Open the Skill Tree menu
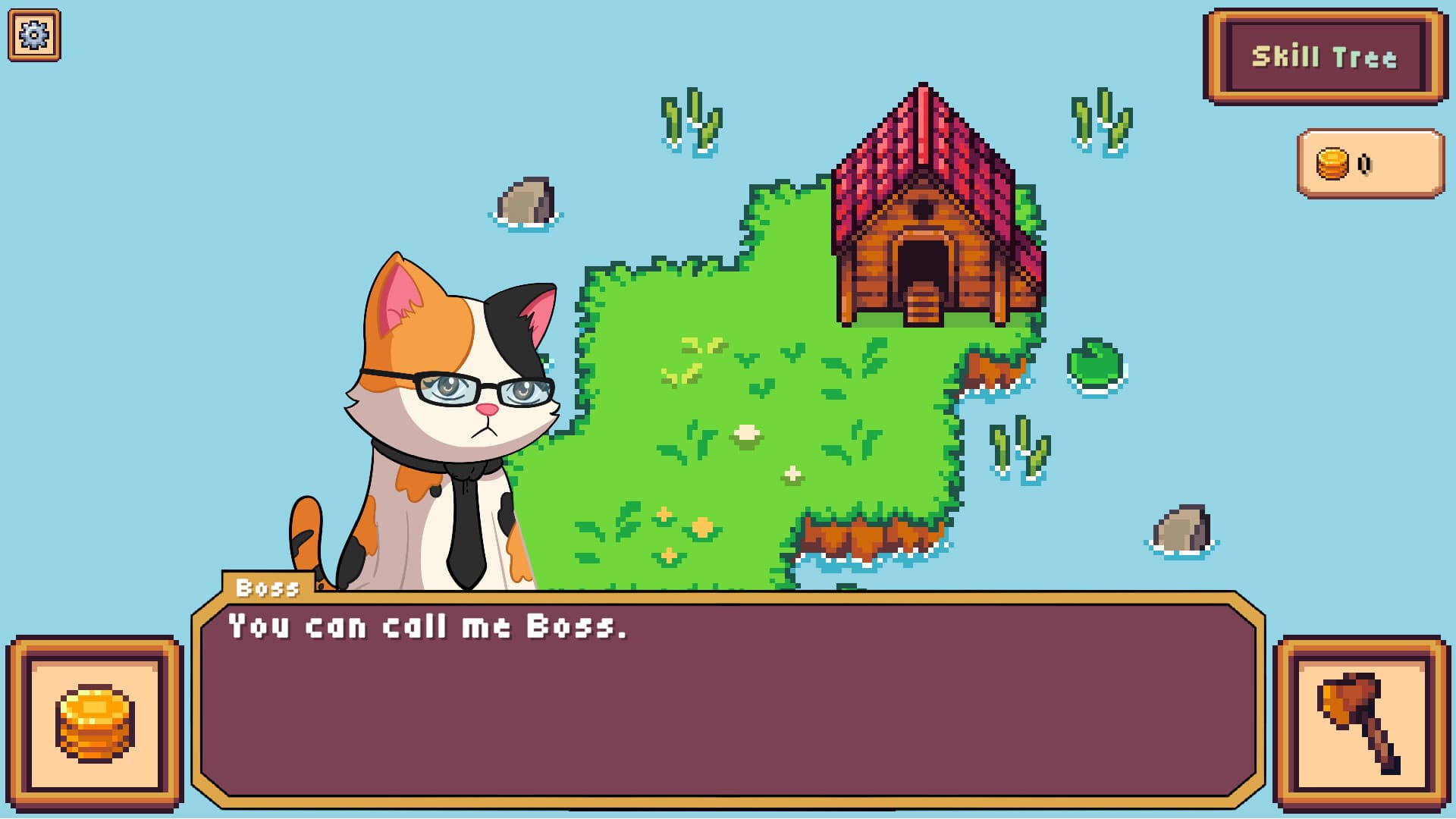 [x=1326, y=55]
